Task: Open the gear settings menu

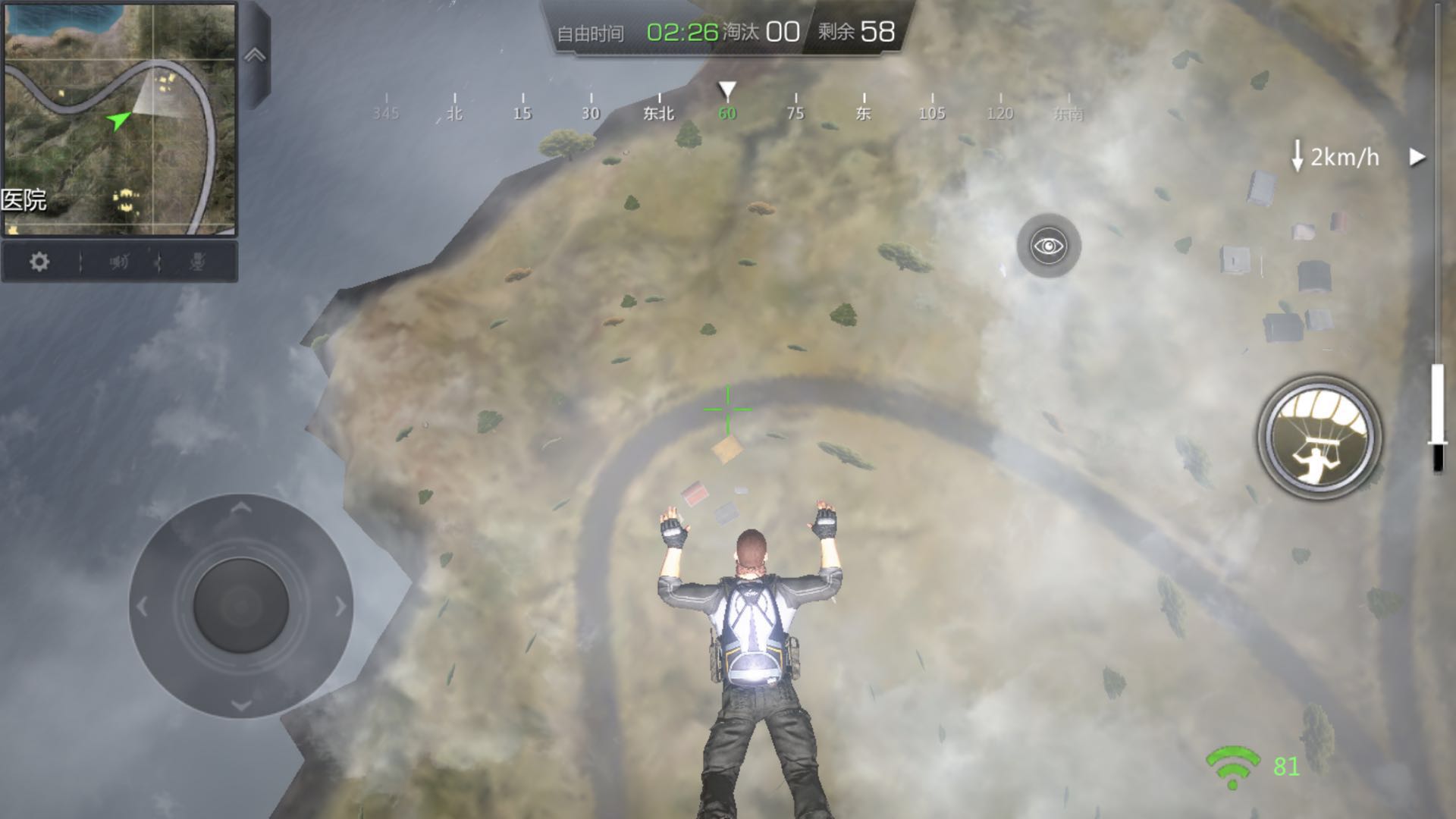Action: 39,262
